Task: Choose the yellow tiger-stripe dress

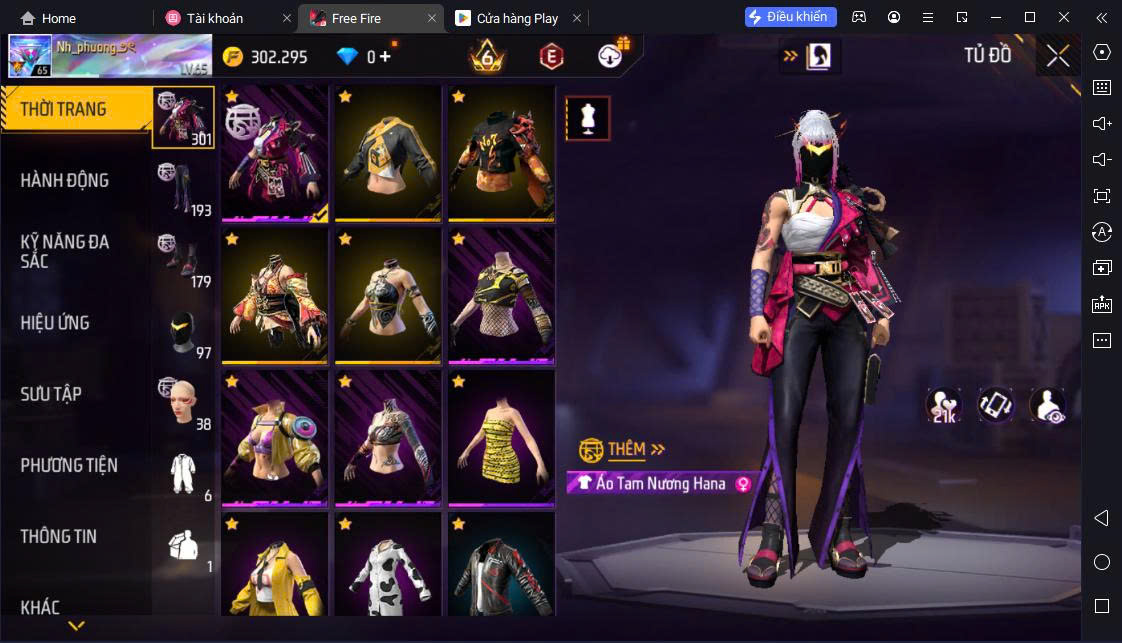Action: click(x=501, y=438)
